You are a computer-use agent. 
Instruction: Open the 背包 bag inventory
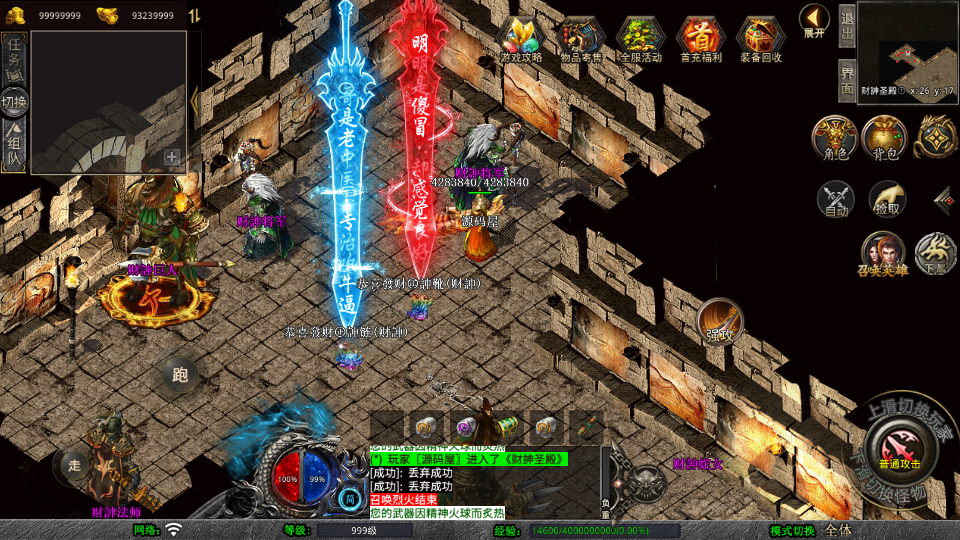coord(884,137)
